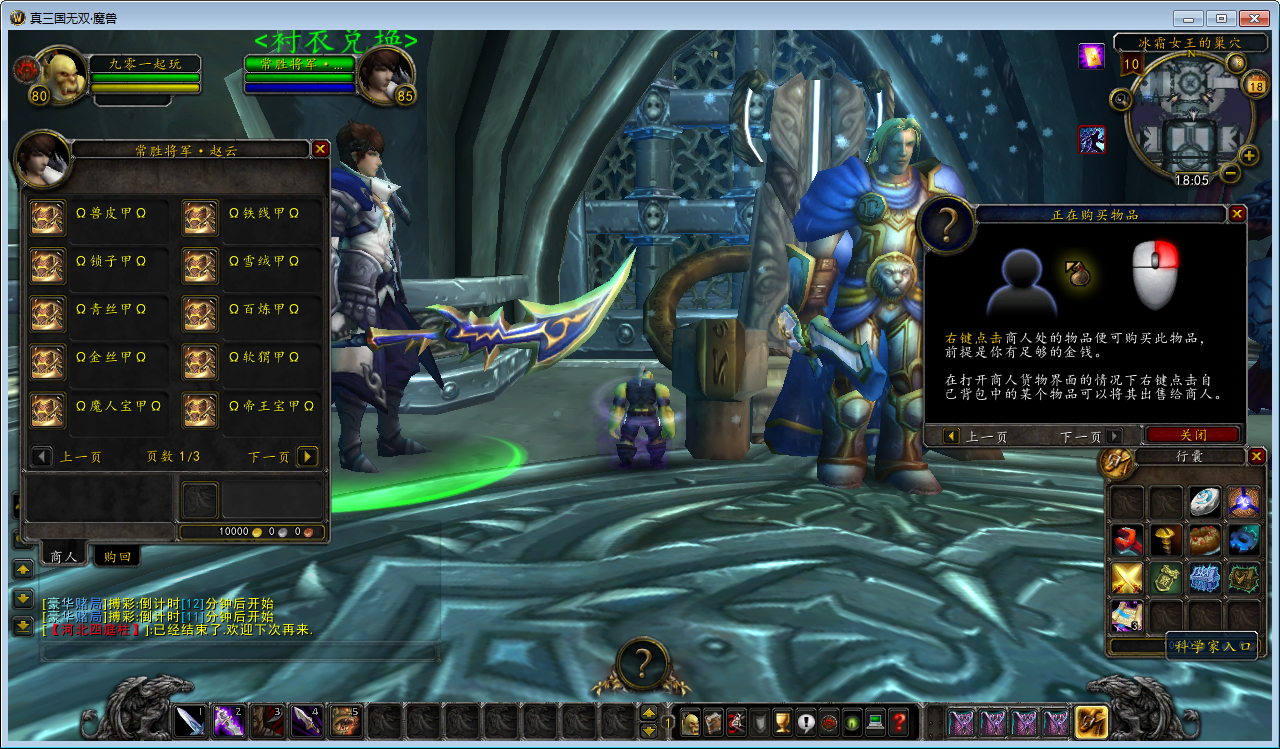Zoom in the minimap with plus button

[x=1249, y=155]
